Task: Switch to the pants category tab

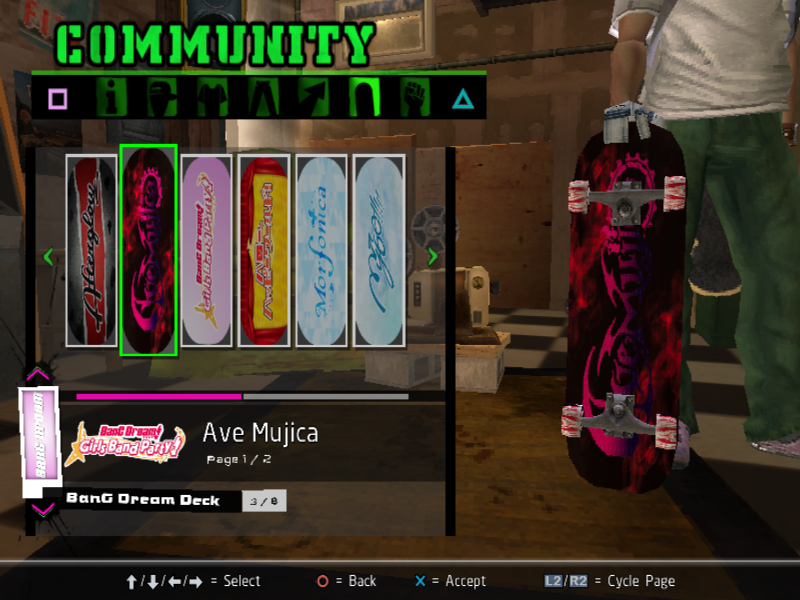Action: 262,98
